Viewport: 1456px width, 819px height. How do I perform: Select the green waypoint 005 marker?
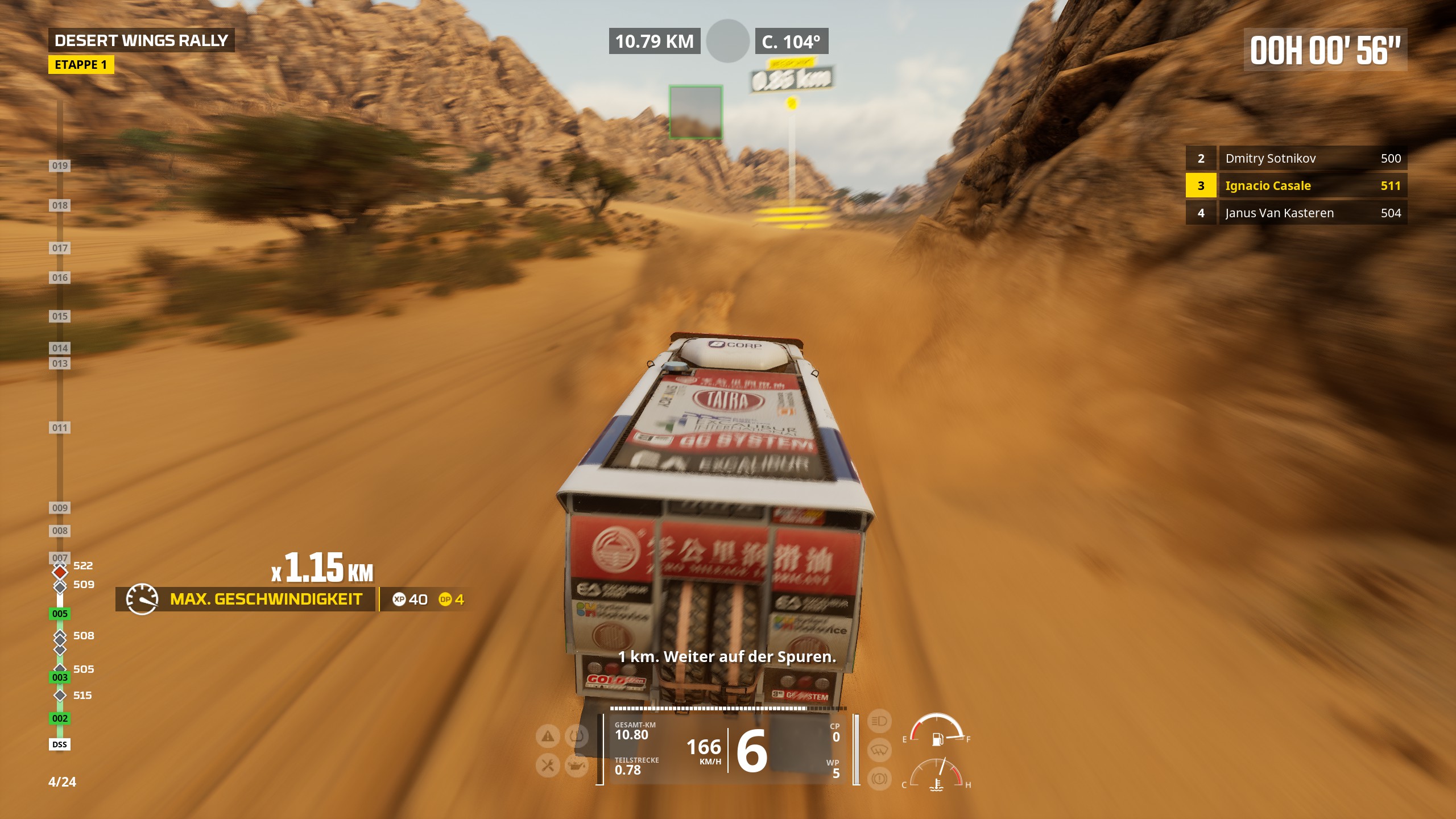tap(60, 614)
